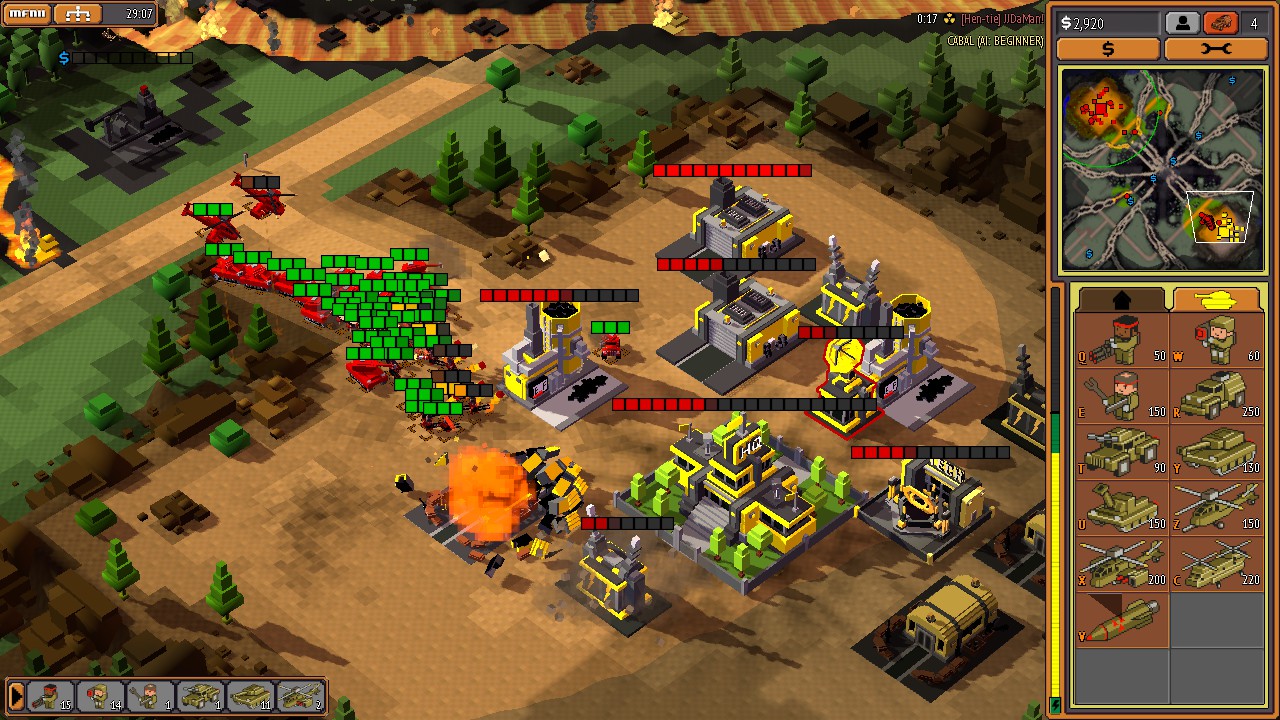
Task: Queue a rocket soldier (W)
Action: [x=1215, y=345]
